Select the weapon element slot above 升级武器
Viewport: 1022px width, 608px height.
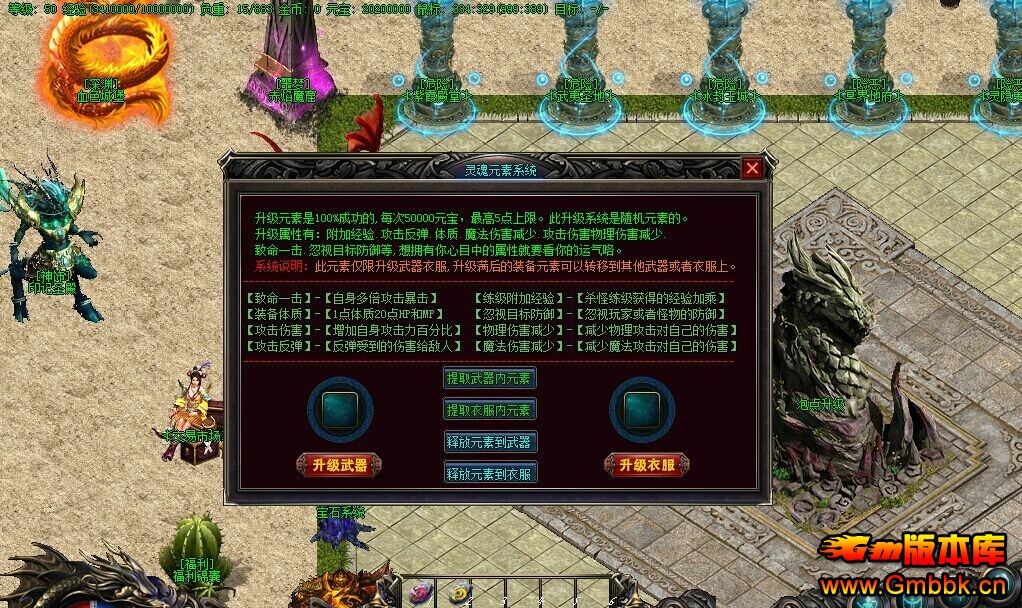coord(340,409)
